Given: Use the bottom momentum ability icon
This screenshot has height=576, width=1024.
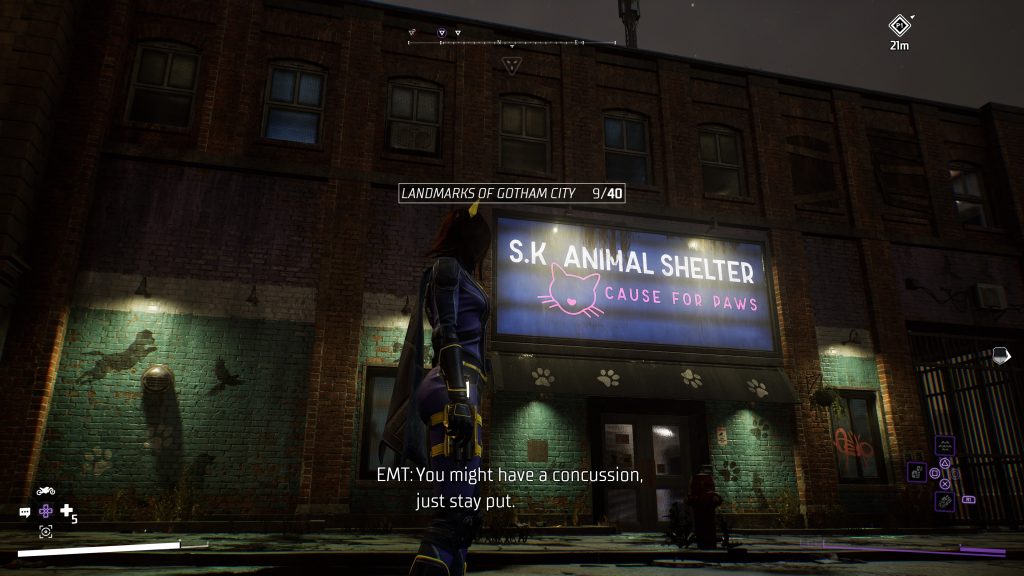Looking at the screenshot, I should [x=944, y=500].
